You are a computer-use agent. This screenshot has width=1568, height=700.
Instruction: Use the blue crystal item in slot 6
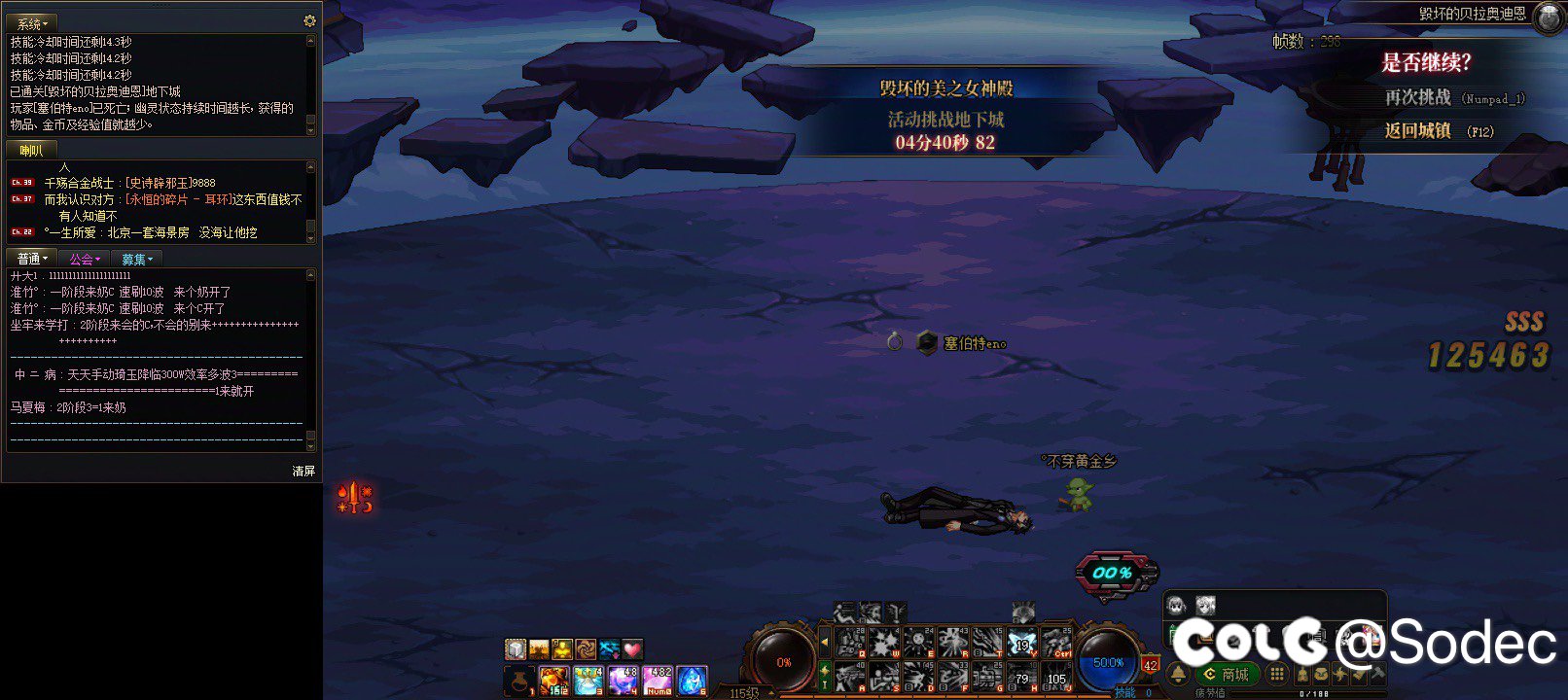coord(691,680)
